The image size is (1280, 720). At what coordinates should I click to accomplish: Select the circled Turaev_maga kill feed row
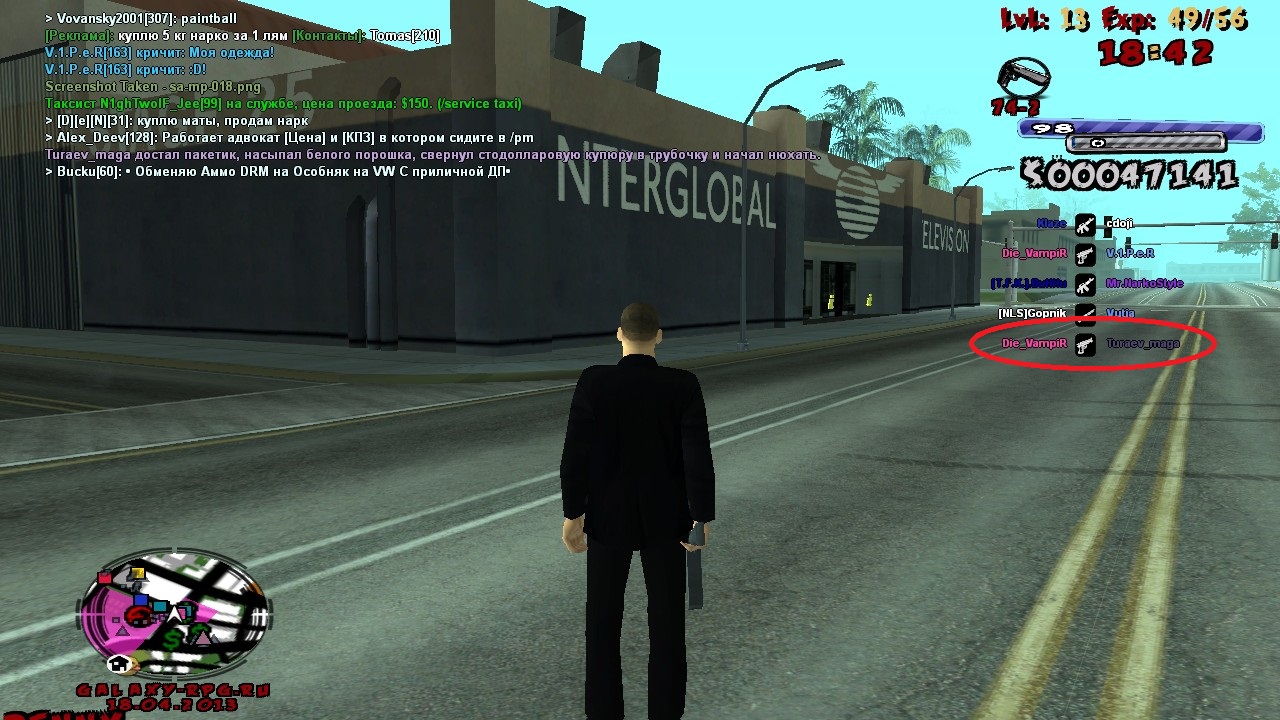click(x=1142, y=344)
